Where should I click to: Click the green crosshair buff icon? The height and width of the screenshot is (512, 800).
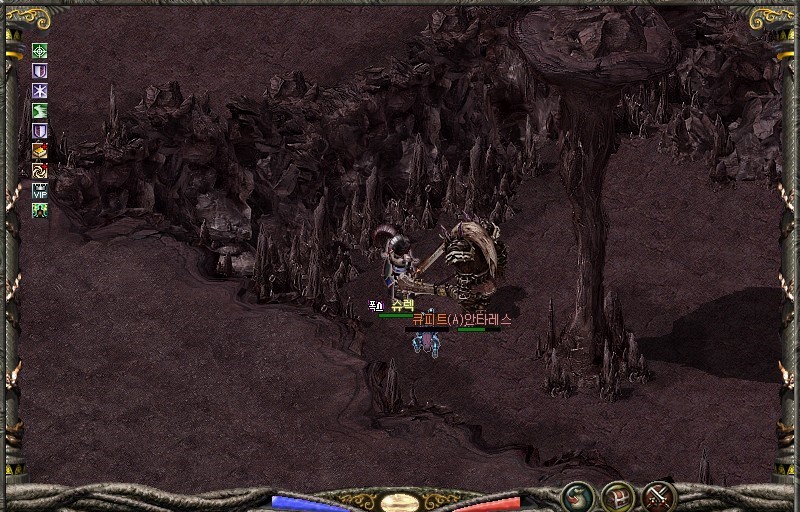click(x=40, y=51)
